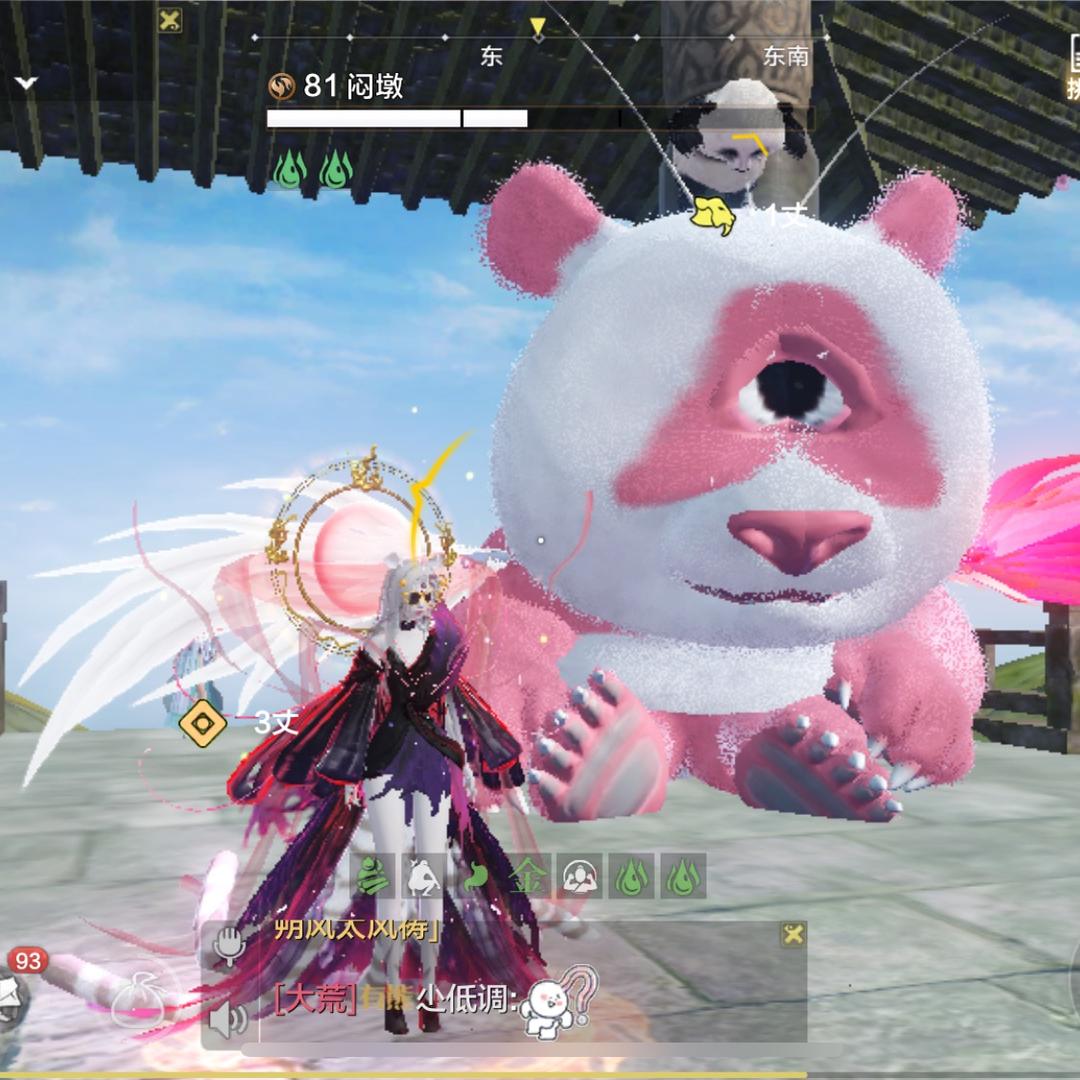Click the white flexing figure buff icon
Image resolution: width=1080 pixels, height=1080 pixels.
coord(581,877)
